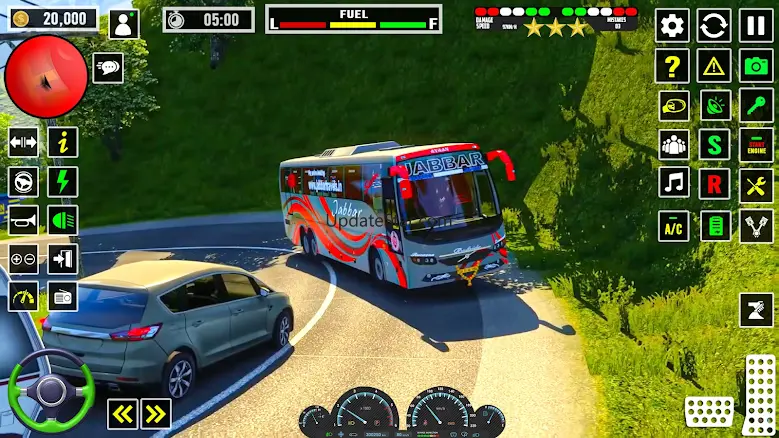The image size is (779, 438).
Task: Tap the green key ignition icon
Action: (x=757, y=104)
